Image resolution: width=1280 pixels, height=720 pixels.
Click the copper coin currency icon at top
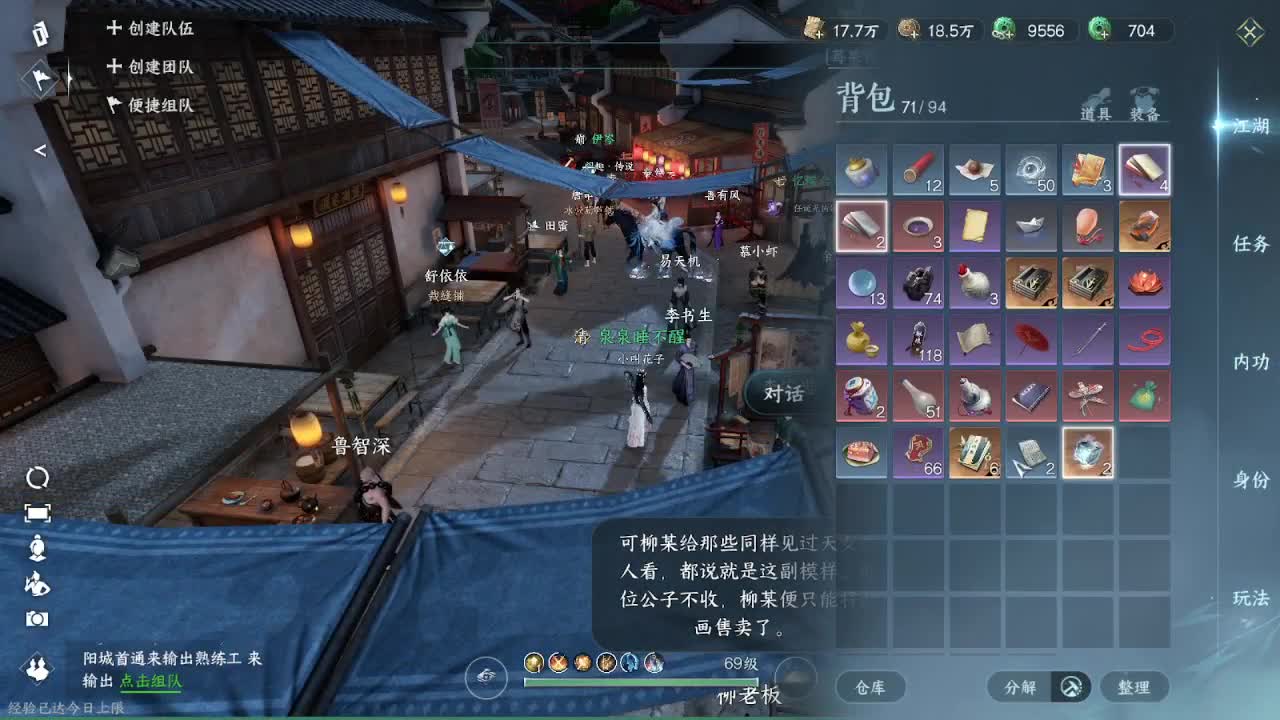pos(907,30)
